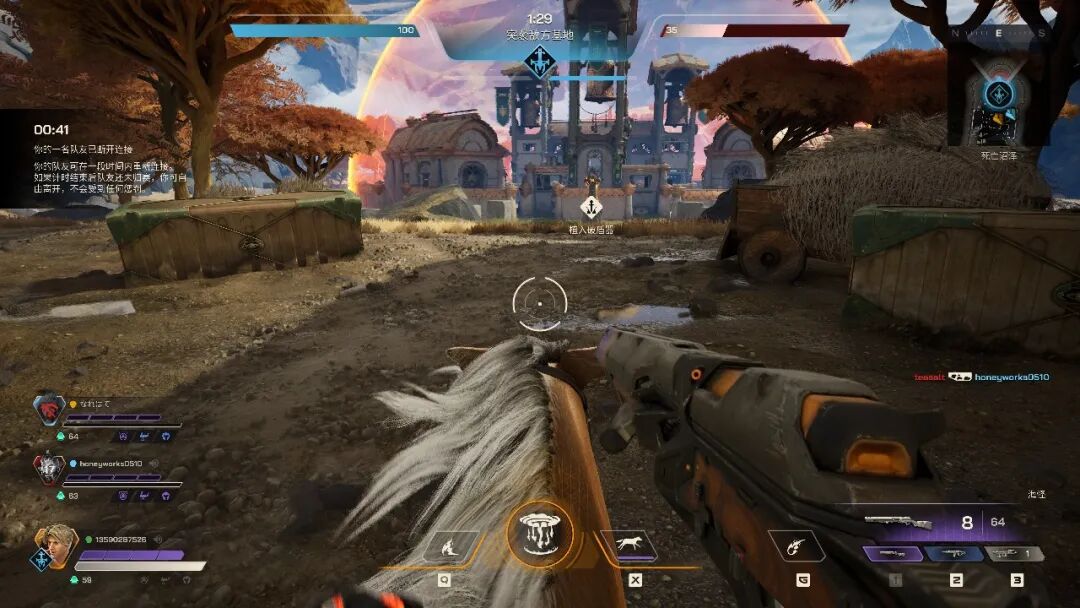Click the objective emblem under the timer
Screen dimensions: 1080x608
[540, 64]
